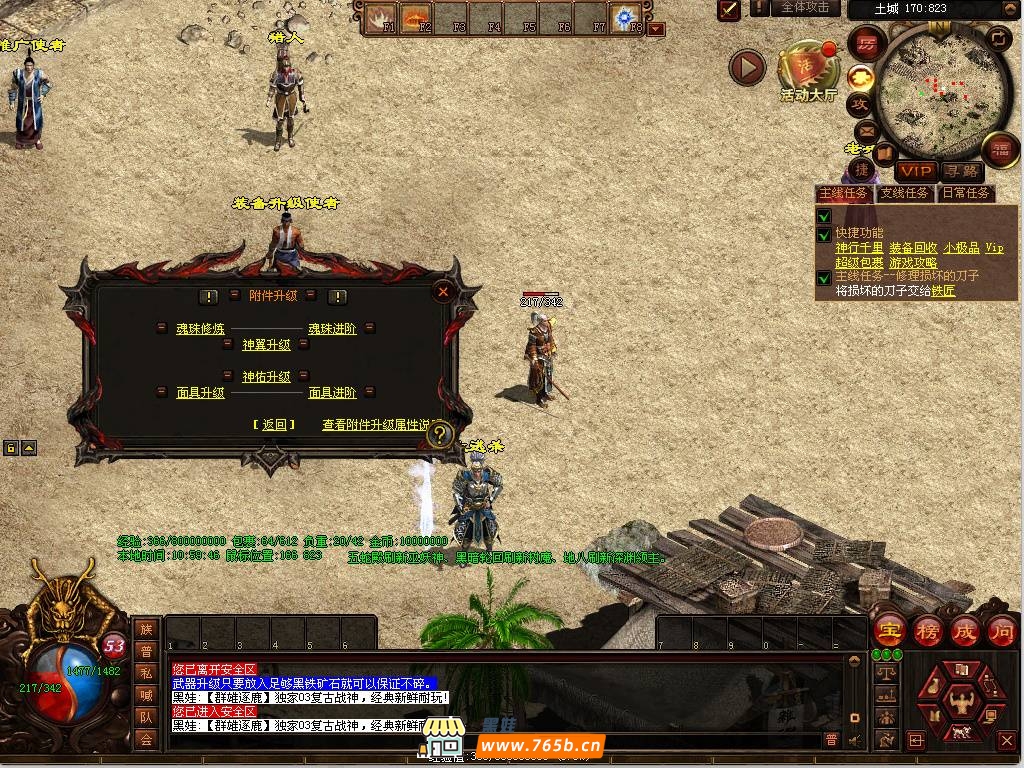Screen dimensions: 1024x768
Task: Select the 私 private chat channel
Action: coord(146,673)
